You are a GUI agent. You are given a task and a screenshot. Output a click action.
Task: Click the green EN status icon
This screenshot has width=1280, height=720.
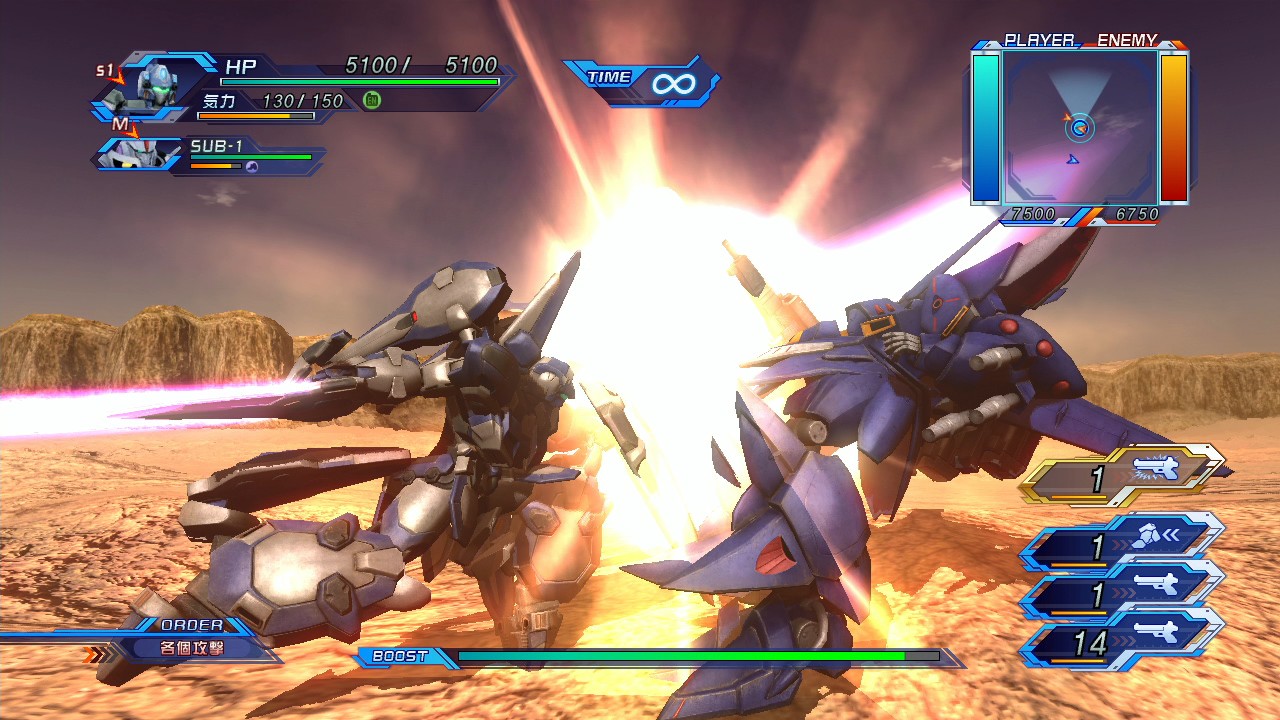[x=372, y=100]
